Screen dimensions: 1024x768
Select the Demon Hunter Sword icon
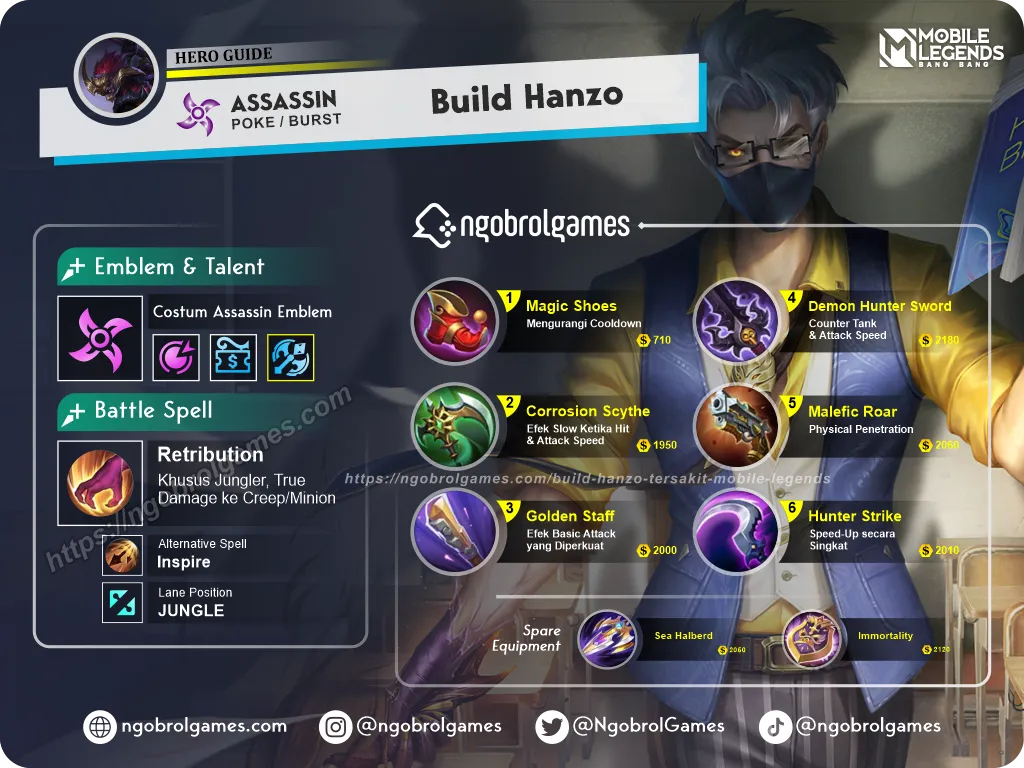(736, 321)
